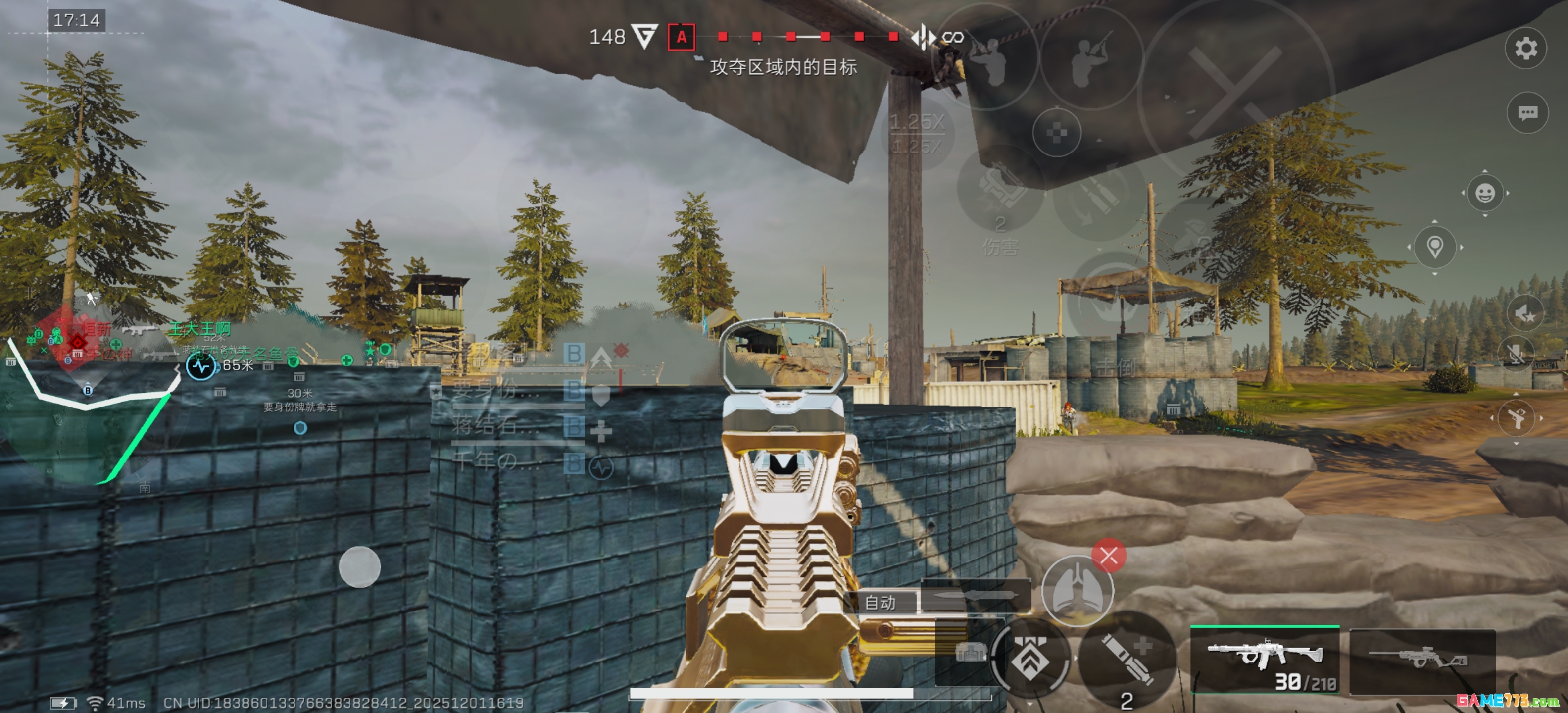1568x713 pixels.
Task: Tap the smiley emote button
Action: point(1485,193)
